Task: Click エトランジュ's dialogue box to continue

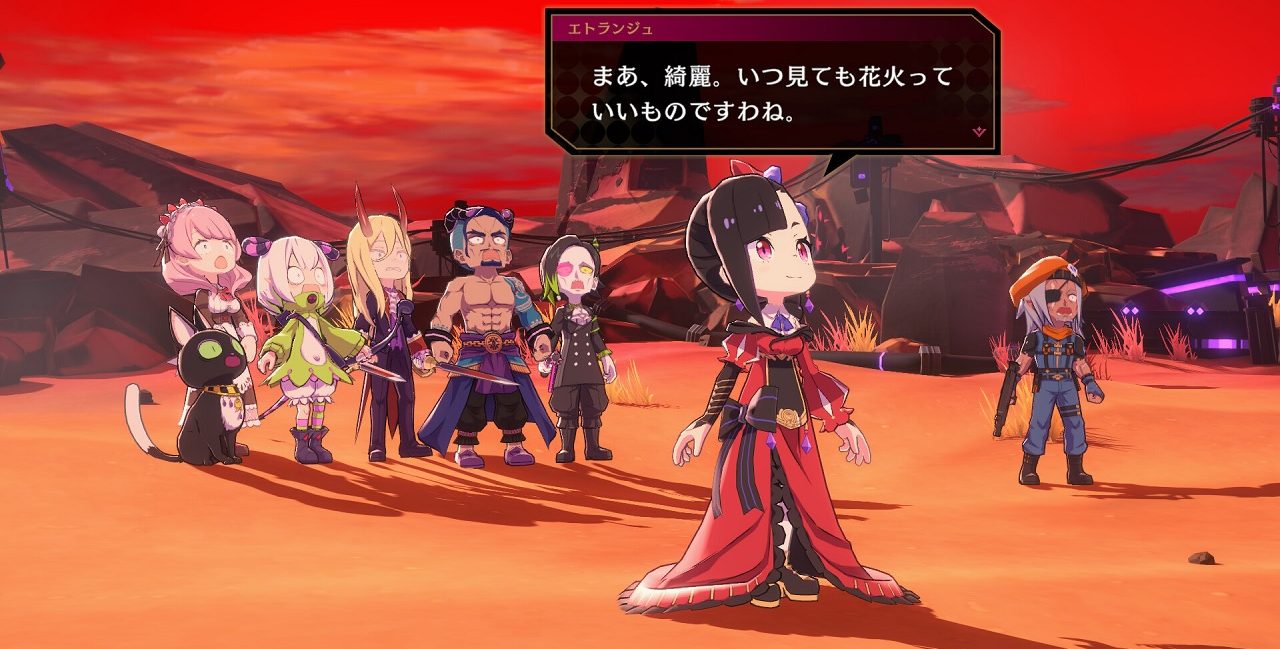Action: click(771, 93)
